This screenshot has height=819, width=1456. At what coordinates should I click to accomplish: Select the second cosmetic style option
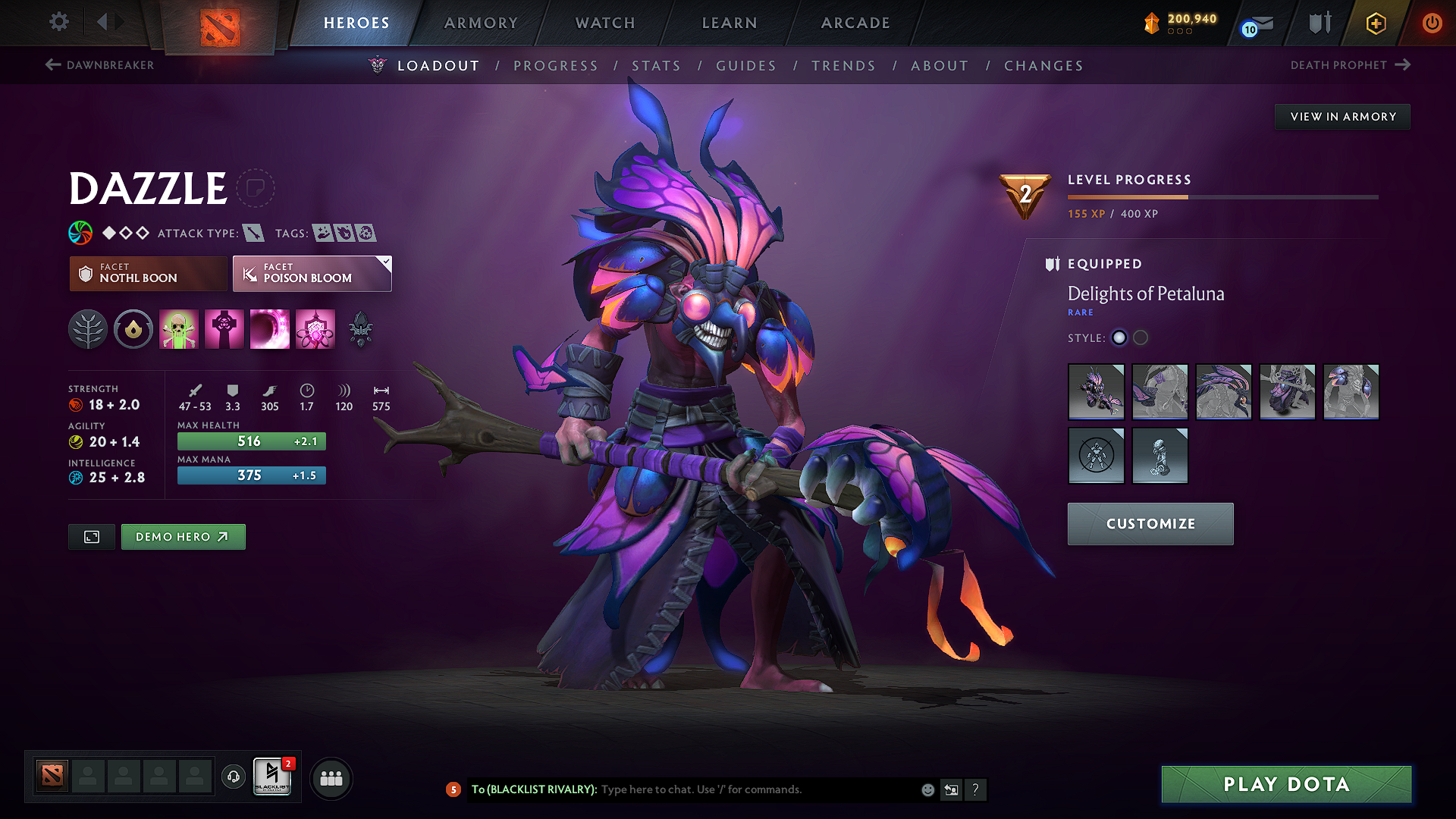click(x=1141, y=338)
